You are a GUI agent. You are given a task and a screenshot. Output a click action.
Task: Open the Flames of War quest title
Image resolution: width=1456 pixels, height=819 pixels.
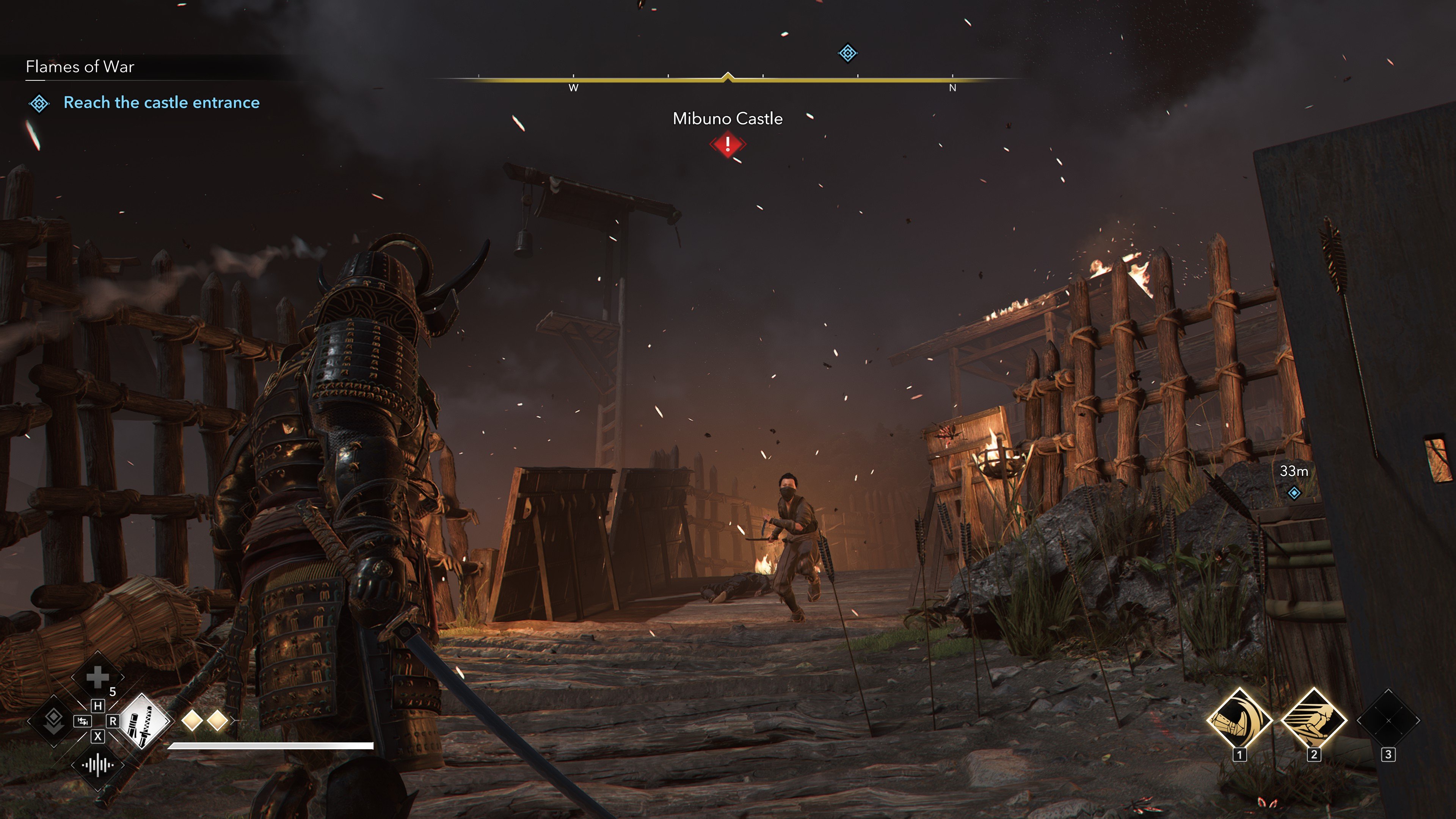(80, 67)
